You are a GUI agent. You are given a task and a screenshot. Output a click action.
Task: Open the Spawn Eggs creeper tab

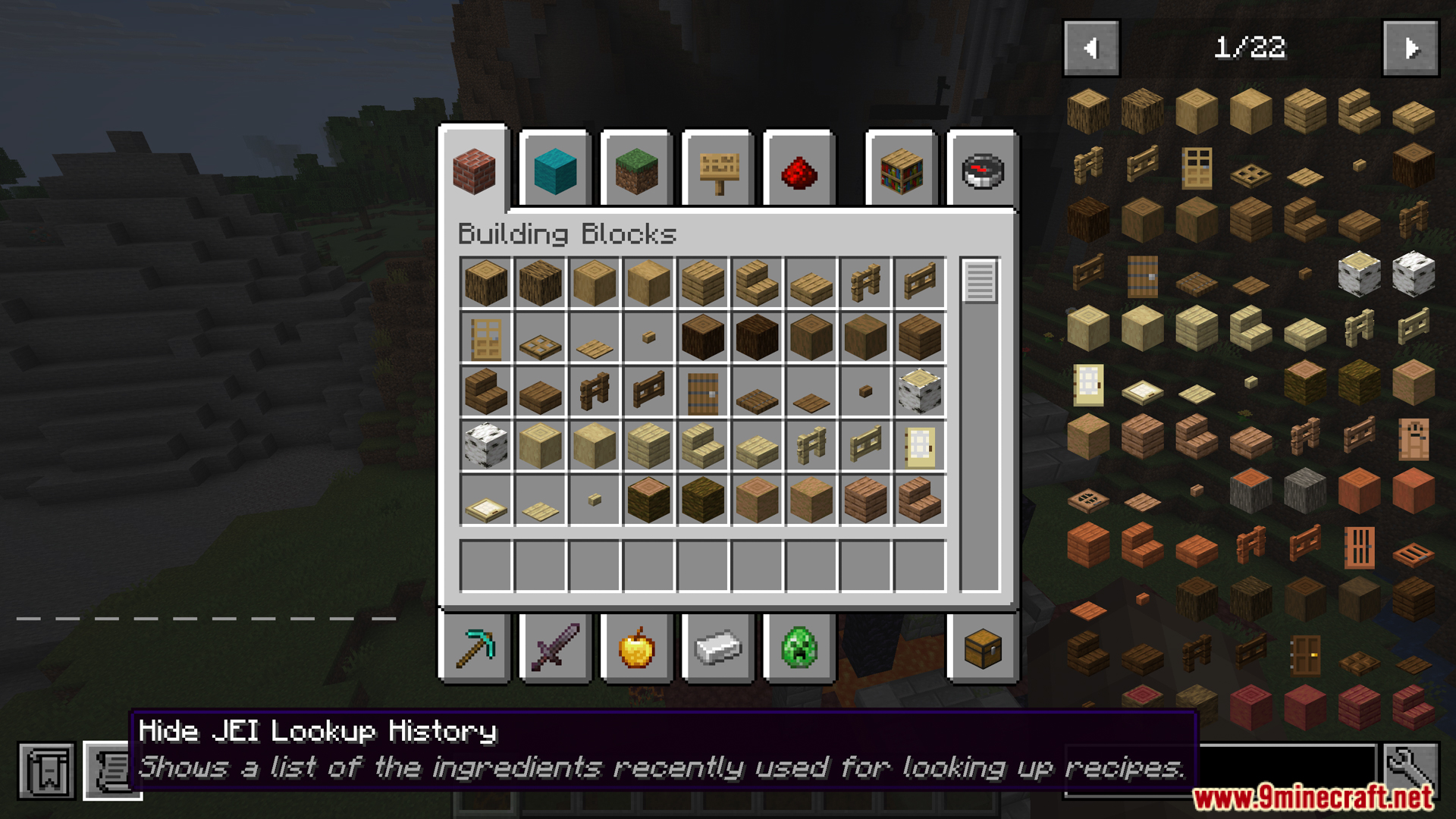pos(799,648)
